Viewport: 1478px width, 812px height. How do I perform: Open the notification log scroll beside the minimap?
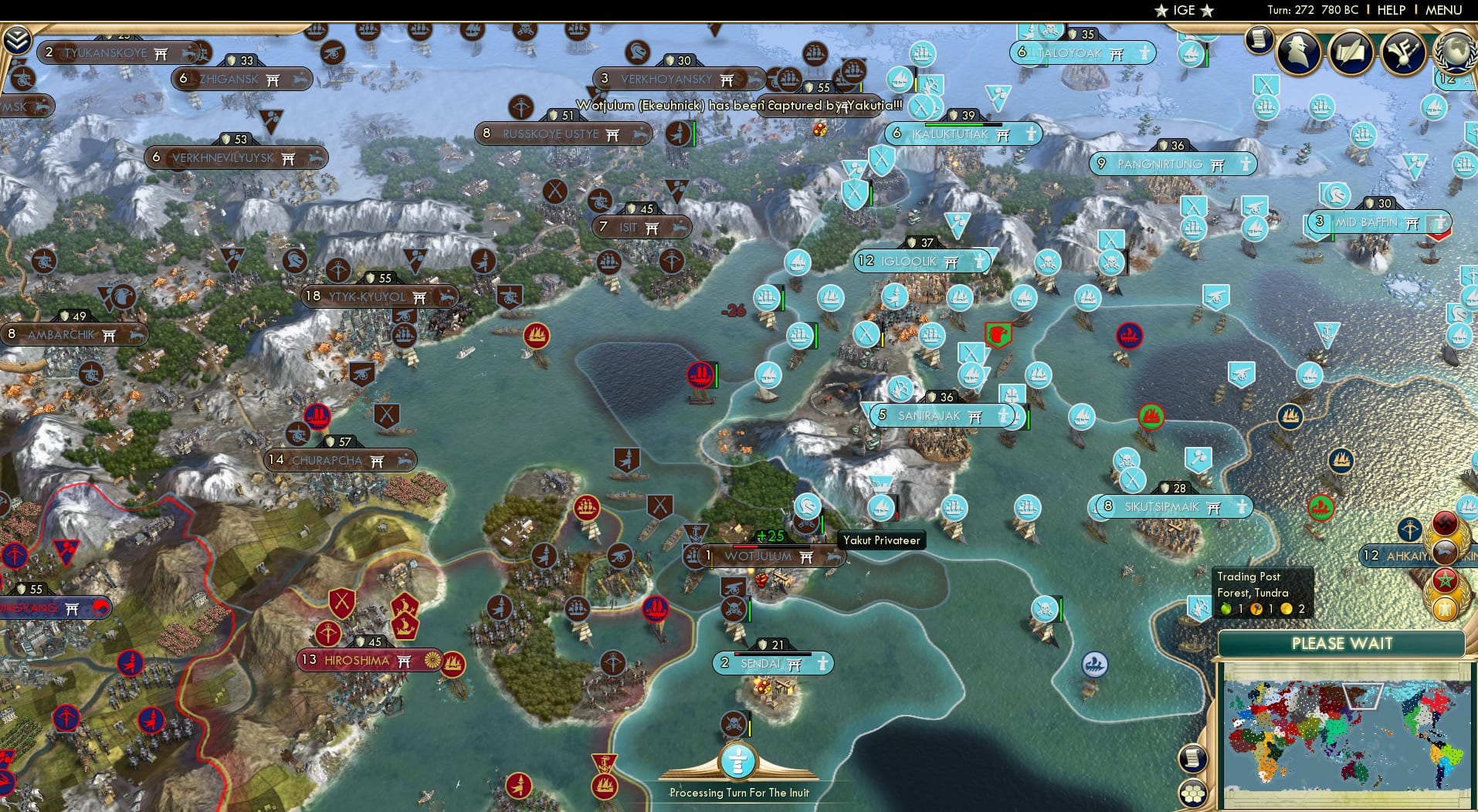(x=1192, y=759)
